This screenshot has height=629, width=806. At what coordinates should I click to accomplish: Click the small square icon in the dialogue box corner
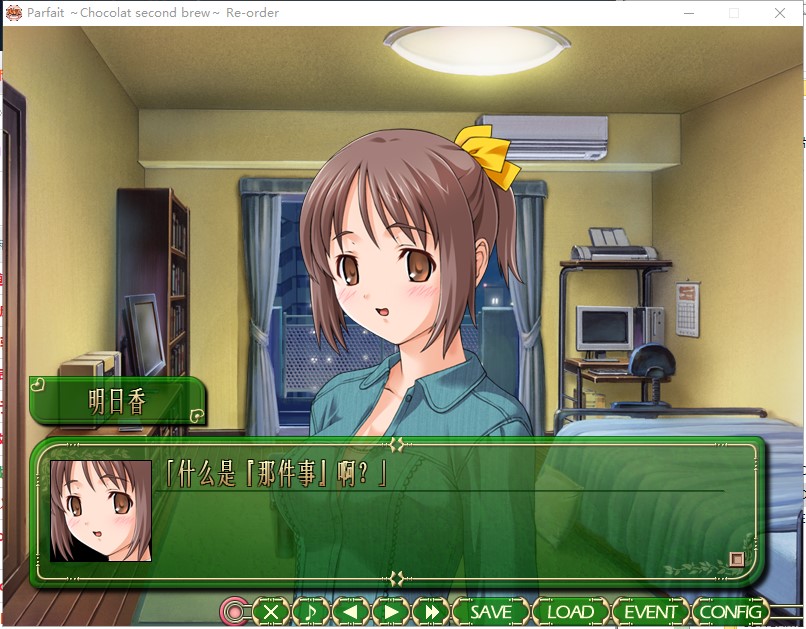pyautogui.click(x=737, y=559)
